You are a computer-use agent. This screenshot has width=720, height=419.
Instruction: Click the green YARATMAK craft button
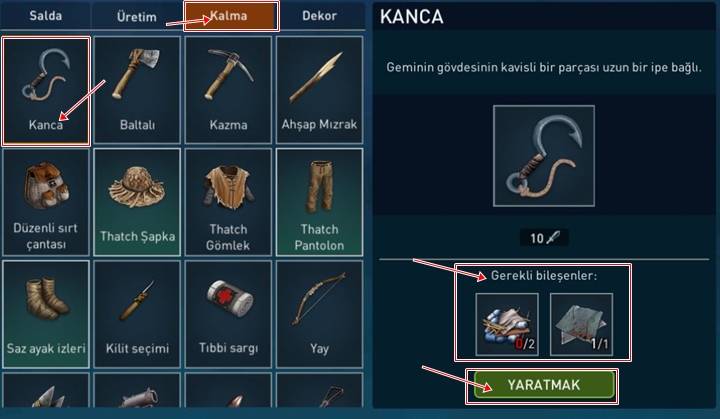(x=542, y=385)
